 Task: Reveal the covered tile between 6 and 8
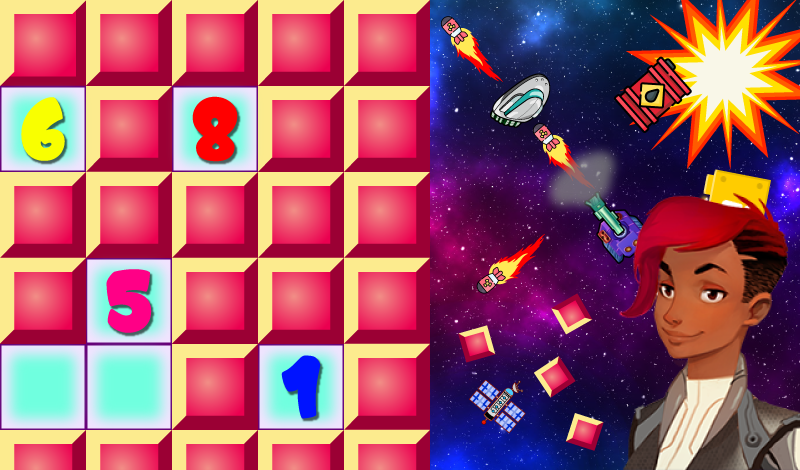point(128,129)
